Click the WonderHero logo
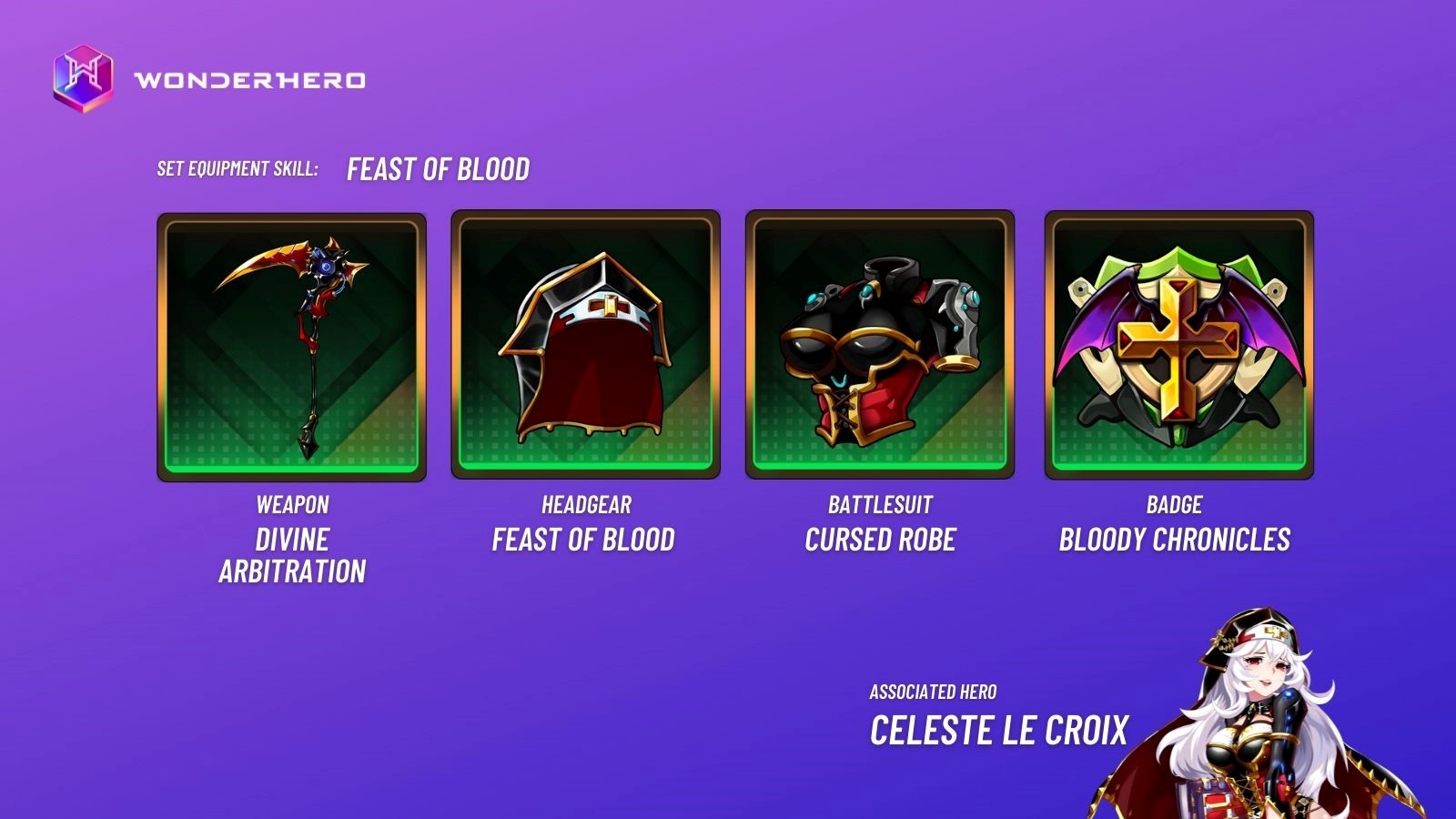1456x819 pixels. [x=83, y=78]
